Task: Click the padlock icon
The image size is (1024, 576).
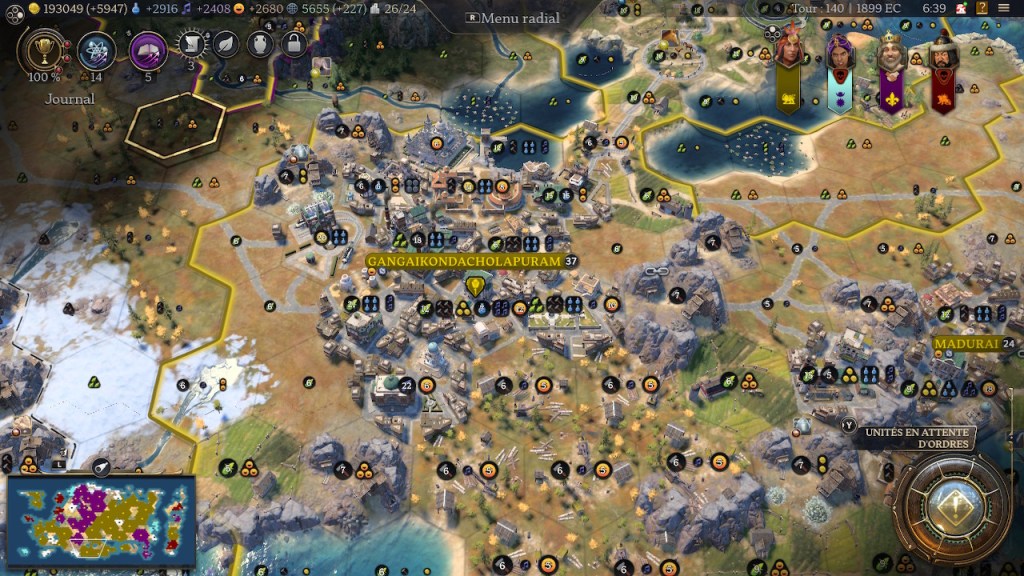Action: coord(293,44)
